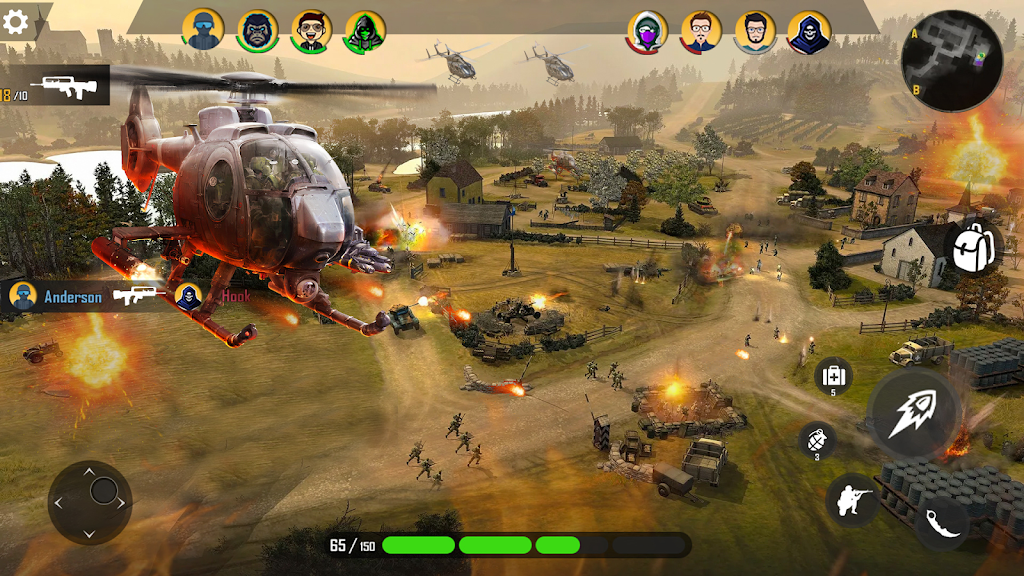Fire the rocket attack button
Viewport: 1024px width, 576px height.
pos(914,412)
